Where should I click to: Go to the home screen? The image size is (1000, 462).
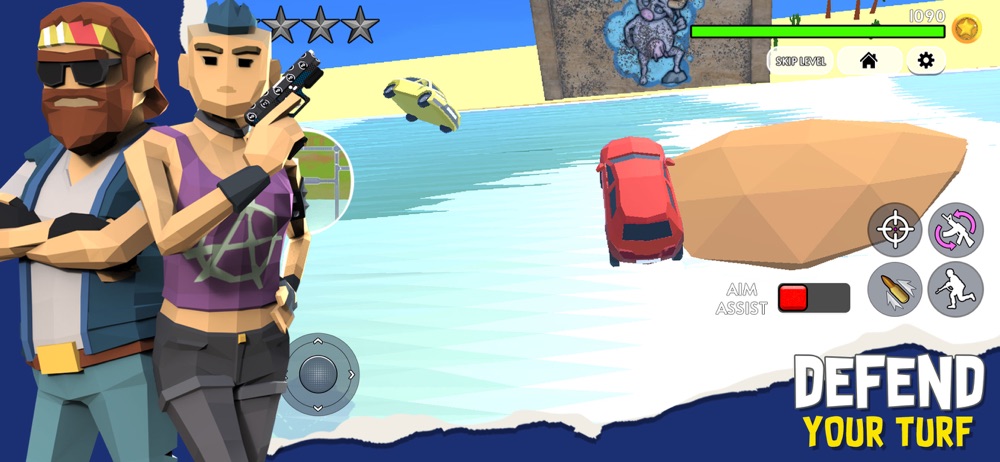868,61
